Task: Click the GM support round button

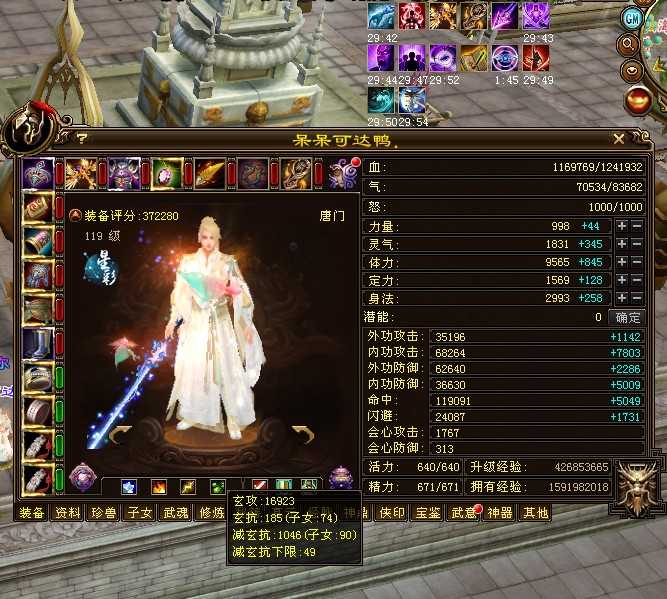Action: pyautogui.click(x=631, y=19)
